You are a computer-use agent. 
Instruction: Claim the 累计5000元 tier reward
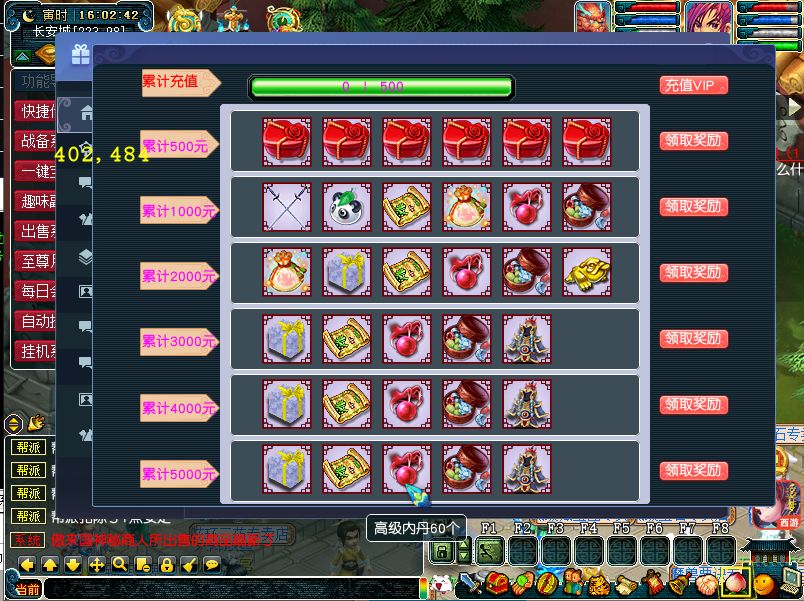[x=693, y=471]
